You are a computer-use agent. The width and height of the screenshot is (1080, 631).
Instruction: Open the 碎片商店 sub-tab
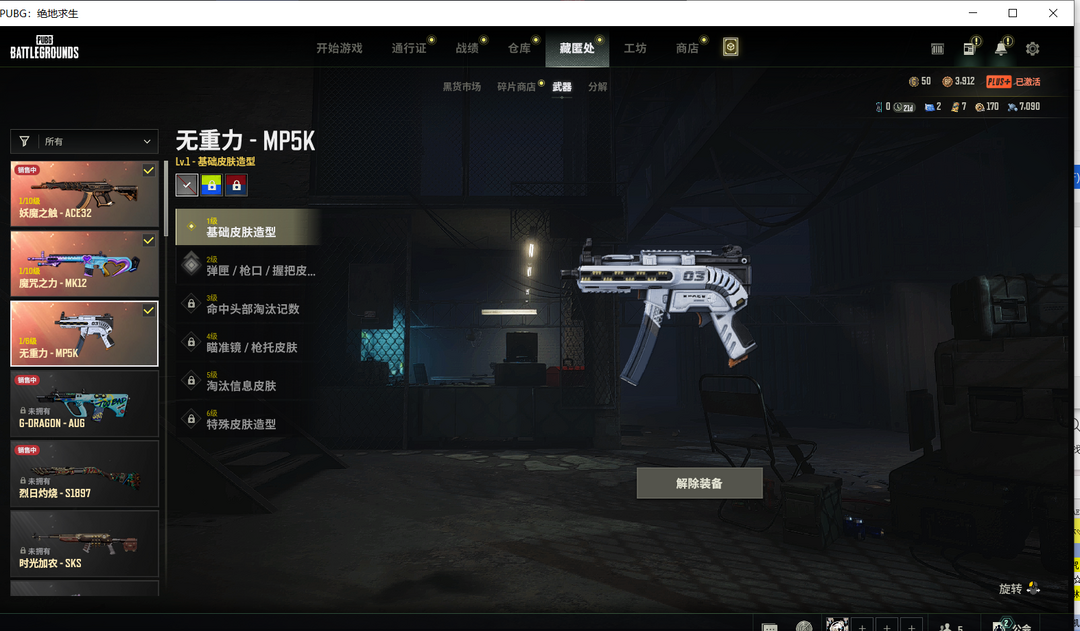[517, 87]
